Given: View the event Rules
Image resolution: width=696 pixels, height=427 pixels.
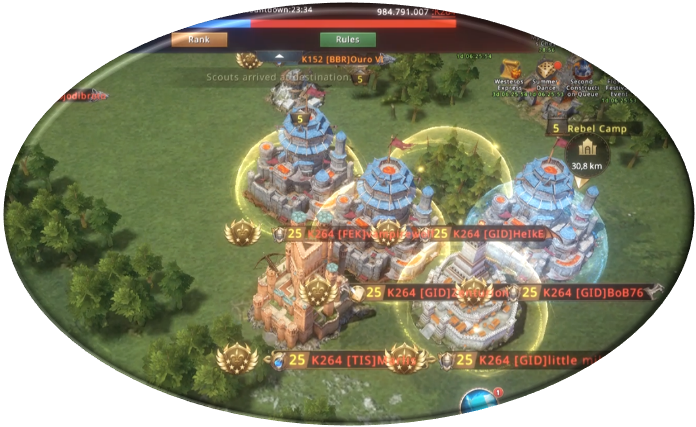Looking at the screenshot, I should [x=348, y=40].
